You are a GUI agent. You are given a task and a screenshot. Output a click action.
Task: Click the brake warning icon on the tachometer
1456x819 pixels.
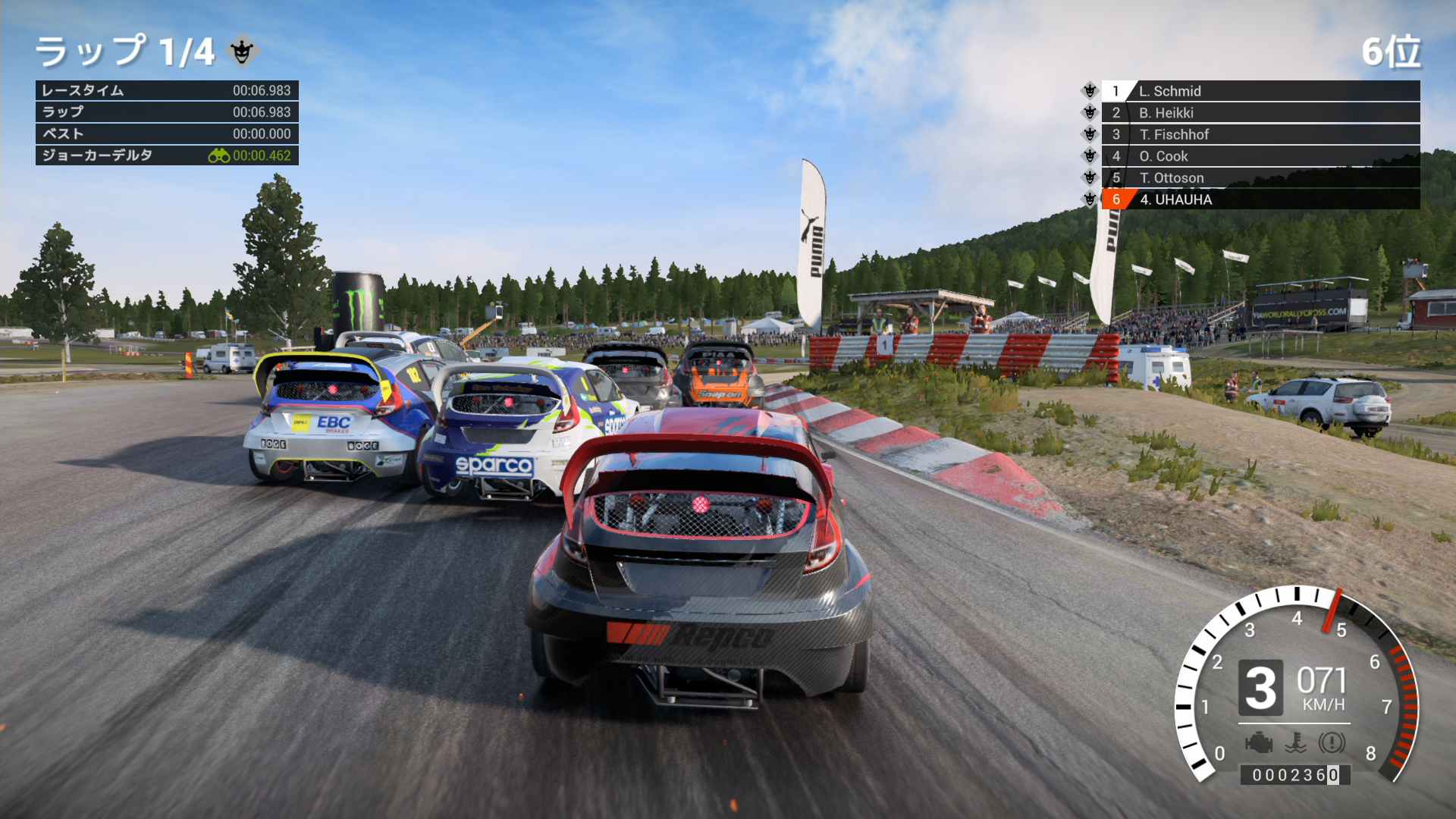[x=1332, y=742]
